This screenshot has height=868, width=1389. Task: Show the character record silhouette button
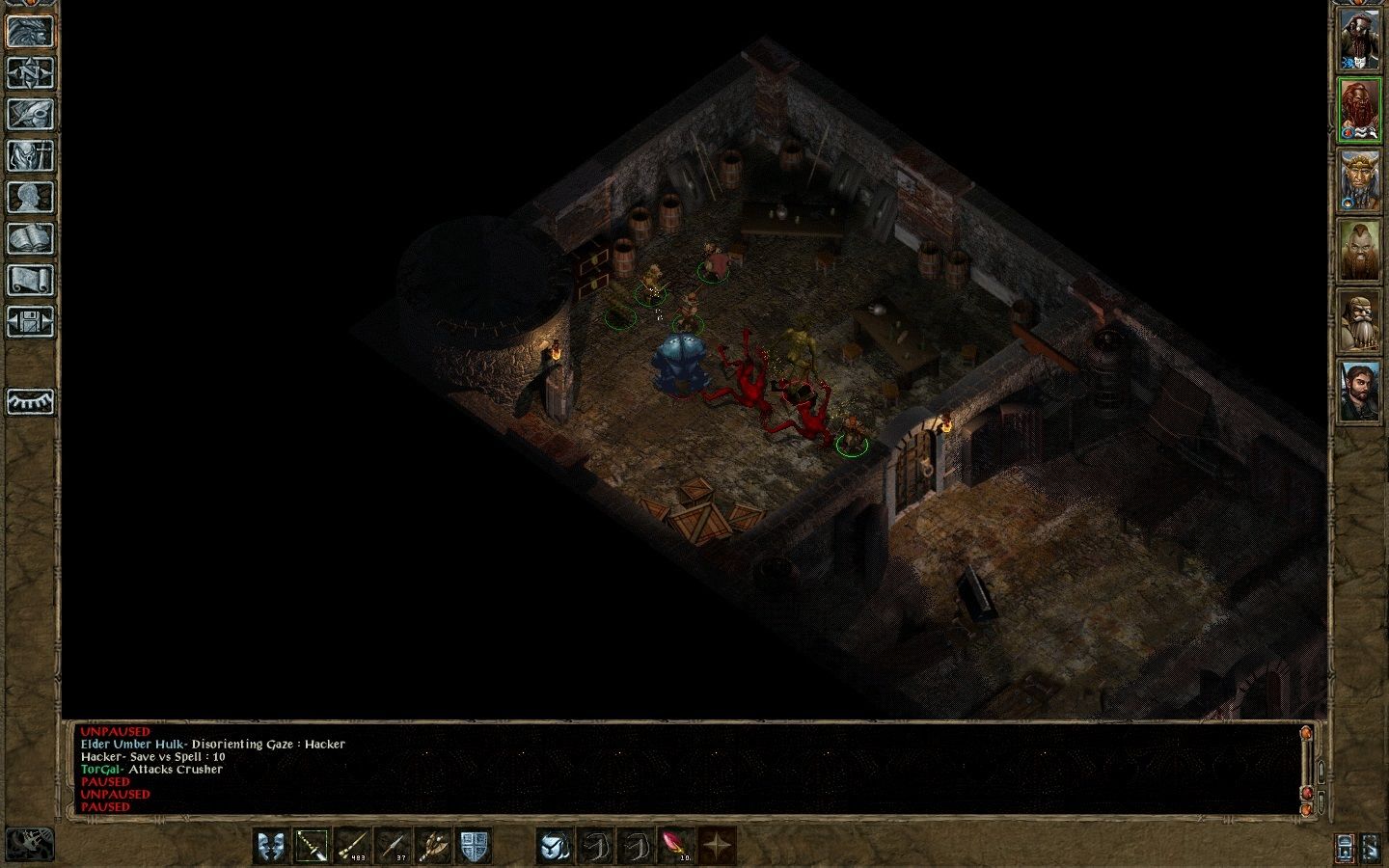point(30,197)
